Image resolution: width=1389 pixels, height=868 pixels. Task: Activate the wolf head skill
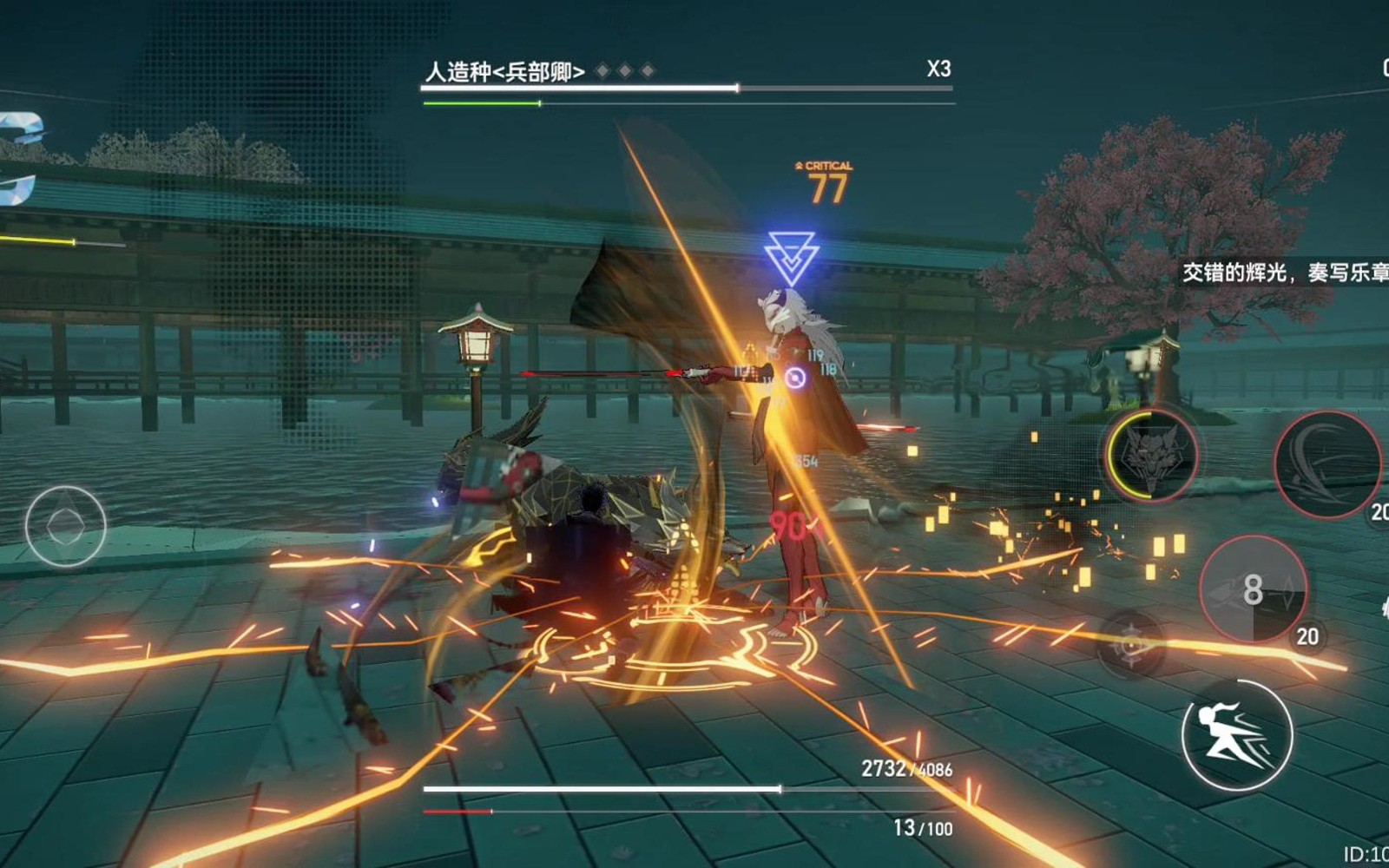pos(1151,455)
